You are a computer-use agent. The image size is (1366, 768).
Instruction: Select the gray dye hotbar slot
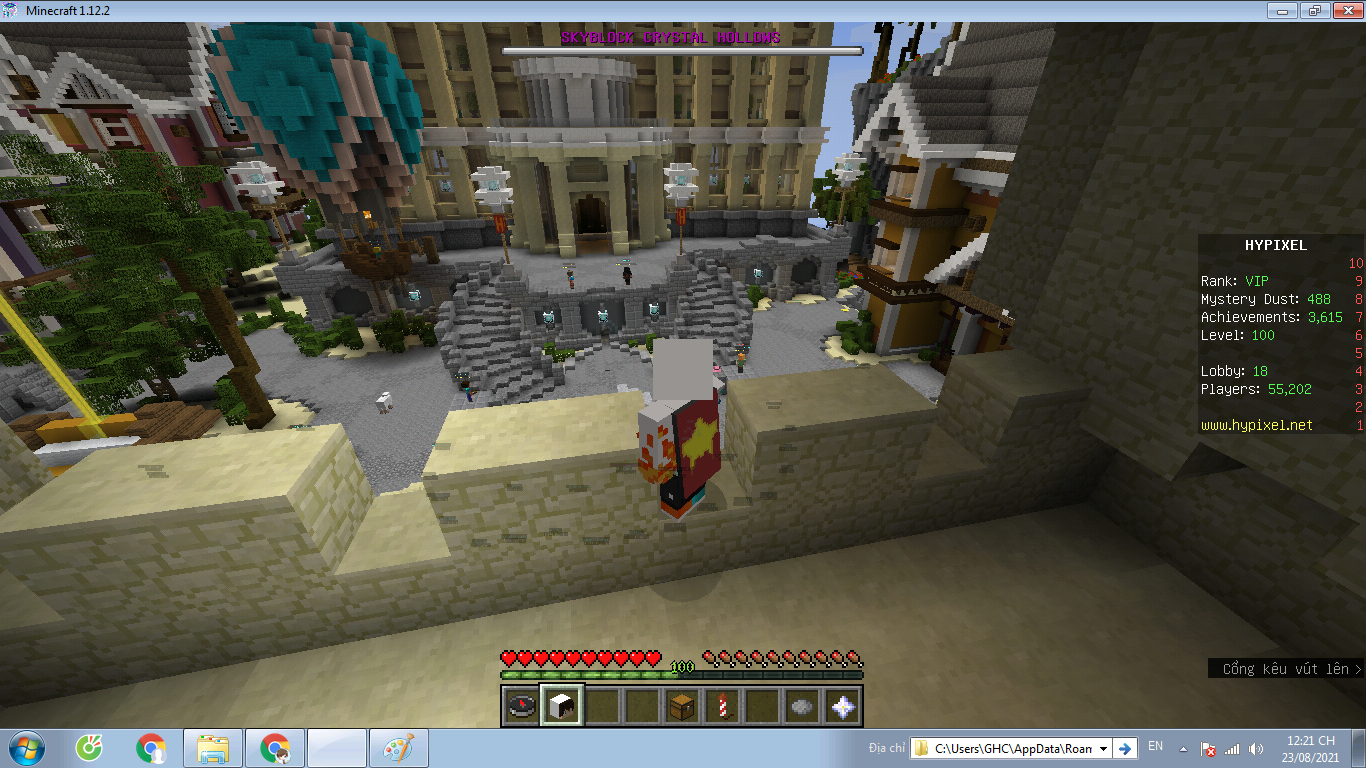[802, 707]
